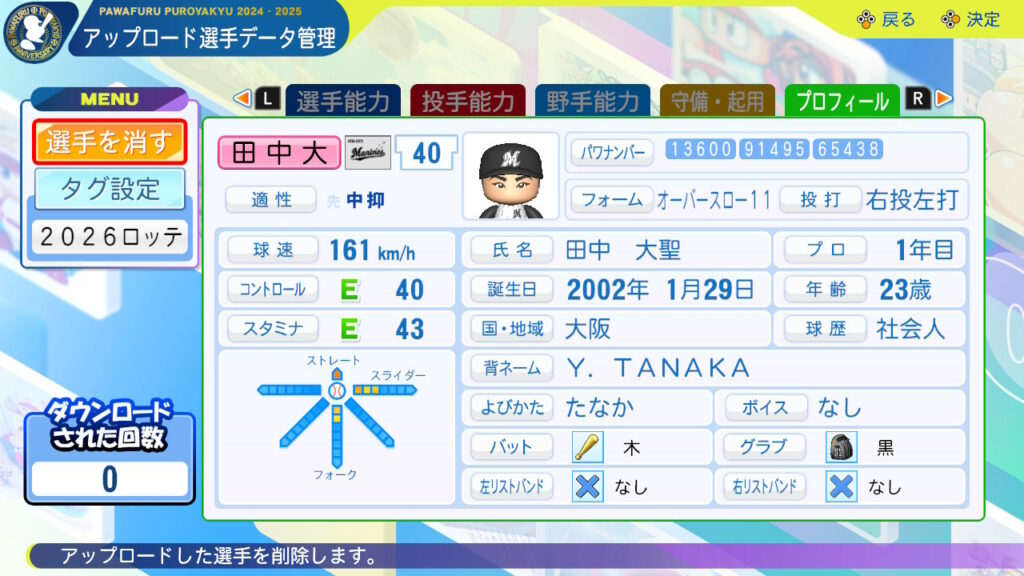Viewport: 1024px width, 576px height.
Task: Select the プロフィール profile tab
Action: [x=842, y=101]
